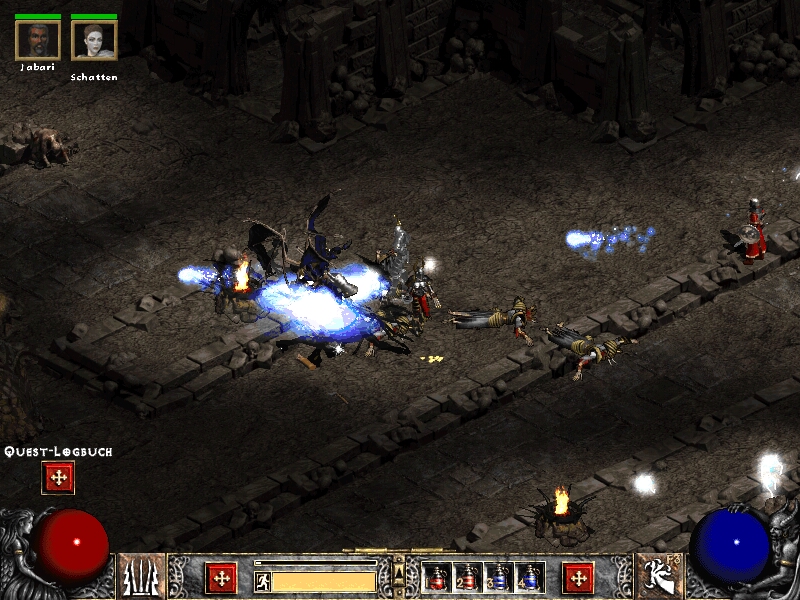Use the red healing potion in belt slot 1
The width and height of the screenshot is (800, 600).
tap(438, 578)
